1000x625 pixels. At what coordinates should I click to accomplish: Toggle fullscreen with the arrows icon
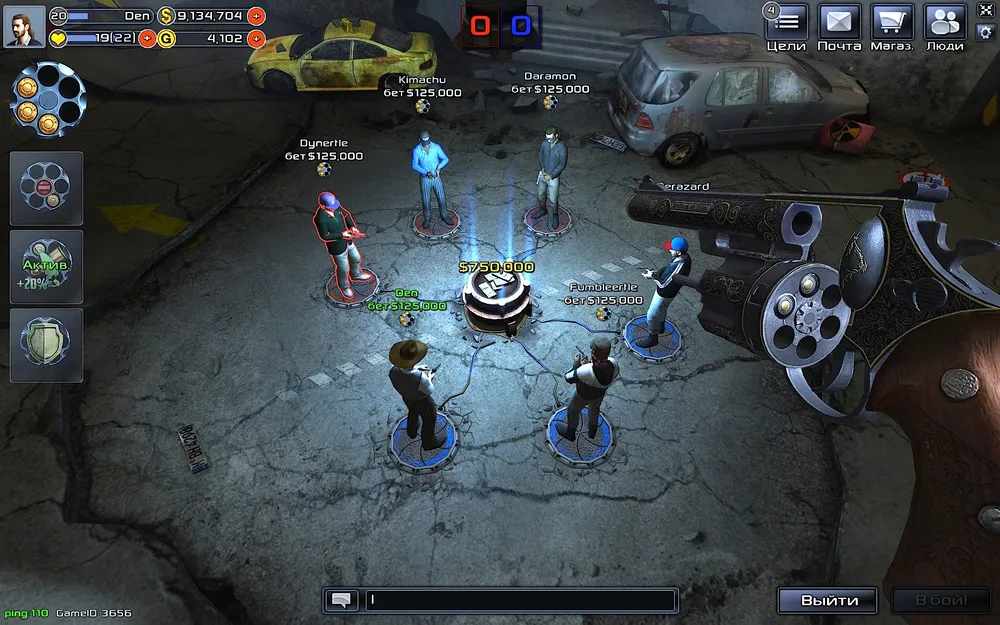pyautogui.click(x=984, y=10)
